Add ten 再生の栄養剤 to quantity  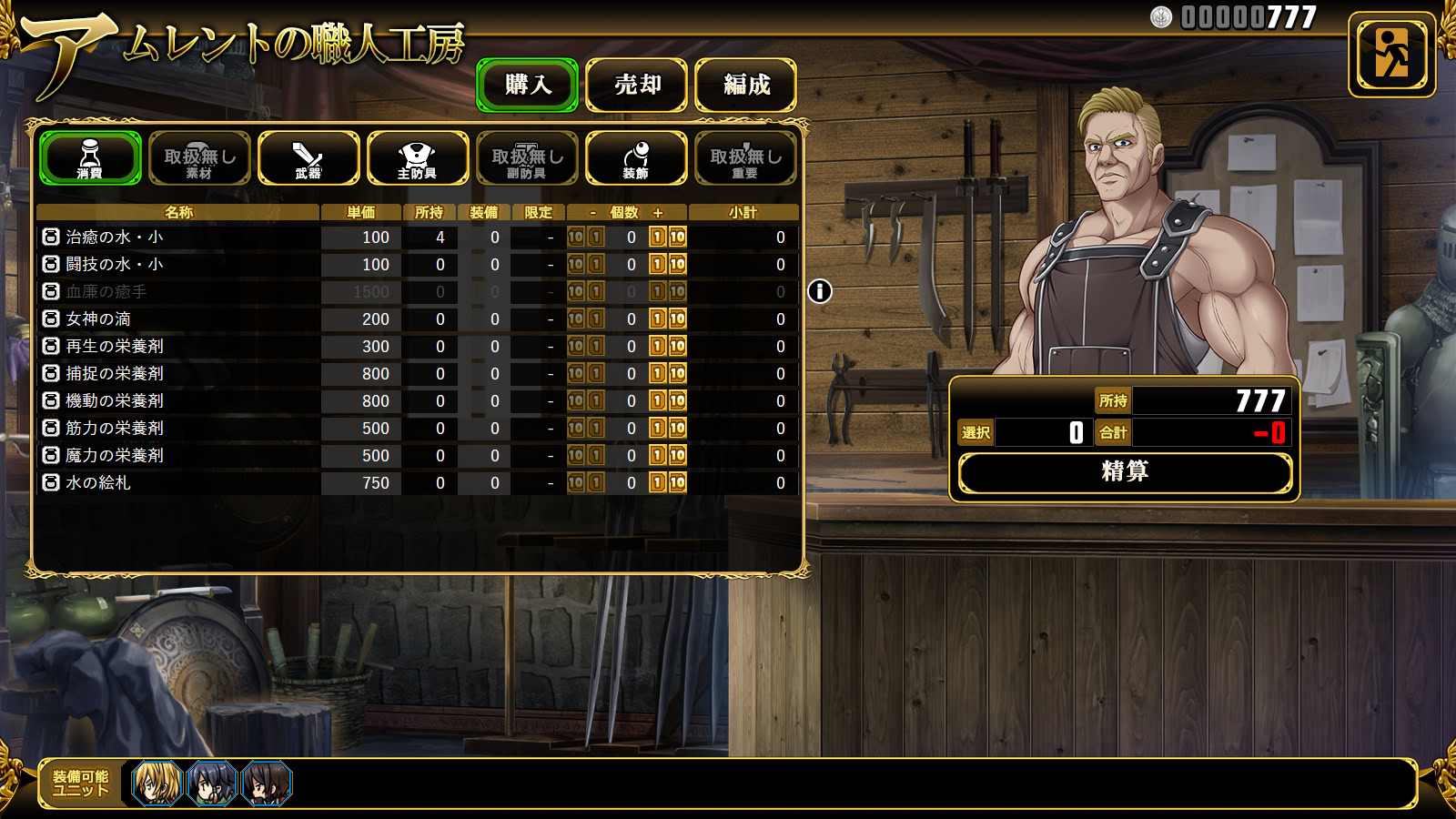(x=678, y=347)
